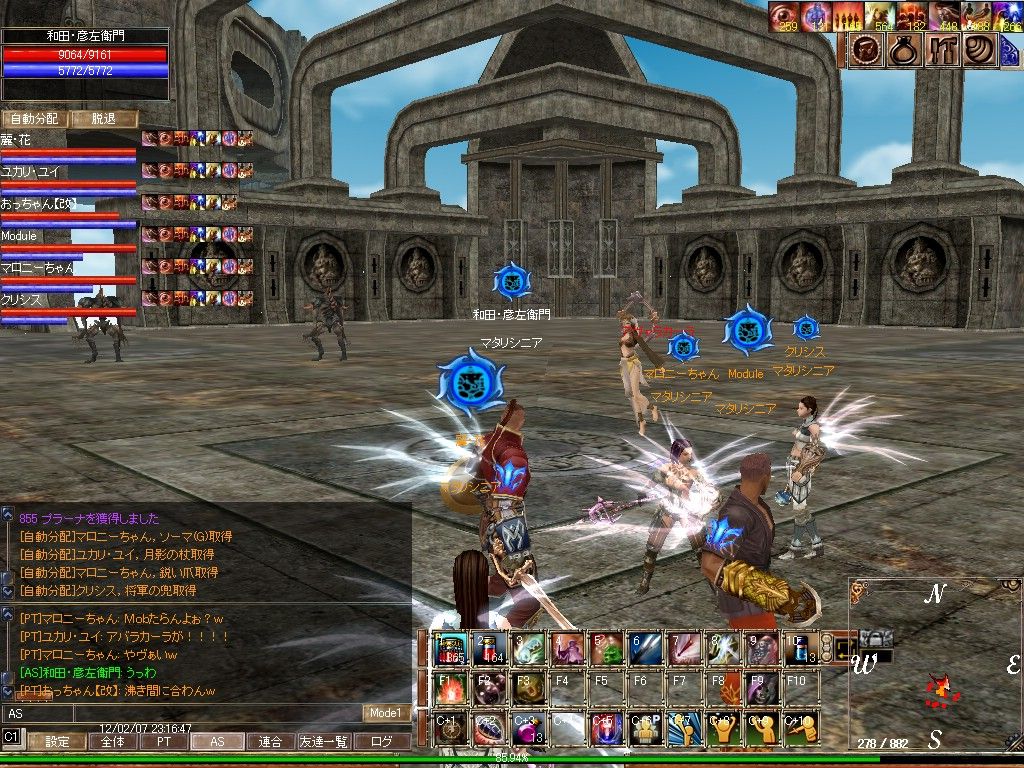Toggle the Mode1 chat mode button
This screenshot has height=768, width=1024.
tap(385, 713)
